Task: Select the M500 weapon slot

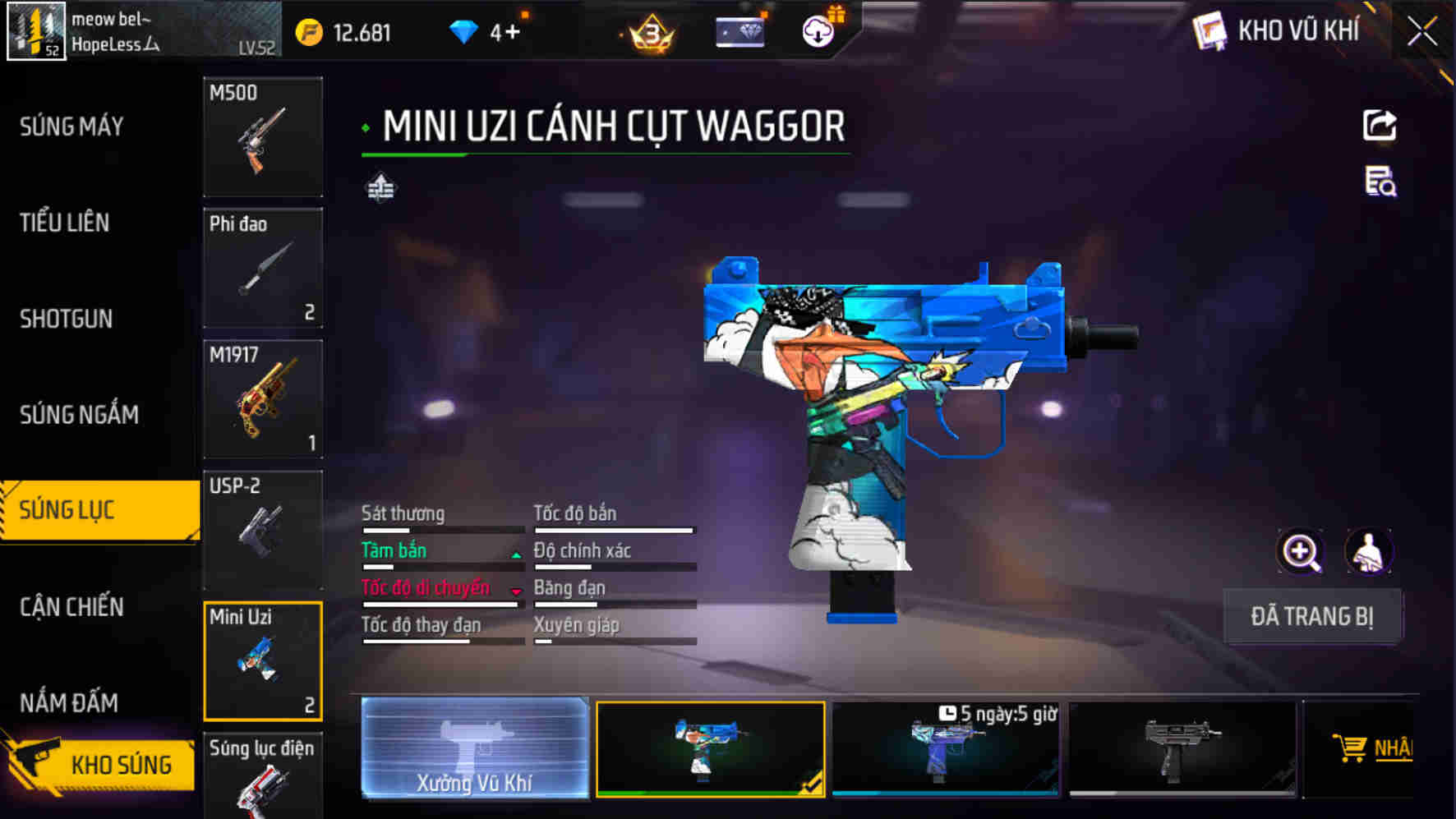Action: click(x=263, y=136)
